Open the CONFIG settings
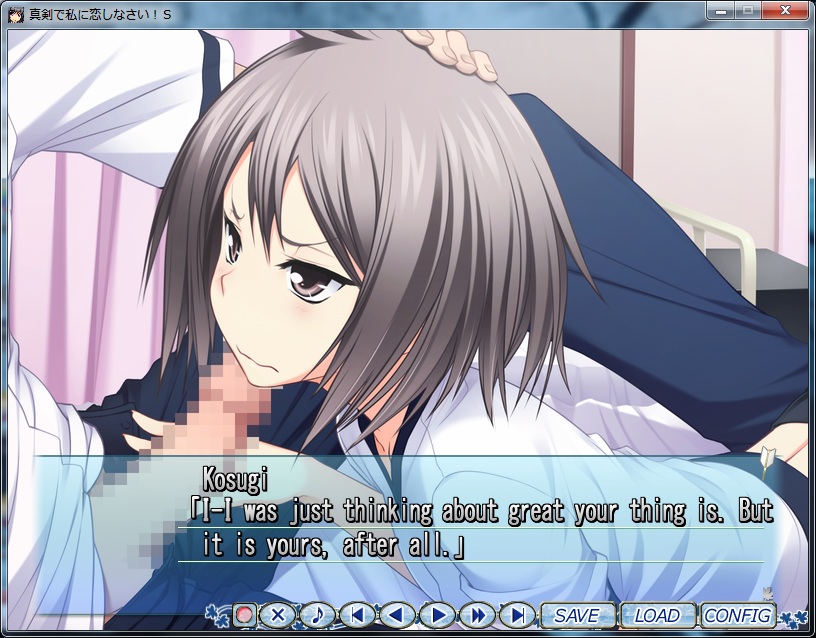Viewport: 816px width, 638px height. coord(738,615)
